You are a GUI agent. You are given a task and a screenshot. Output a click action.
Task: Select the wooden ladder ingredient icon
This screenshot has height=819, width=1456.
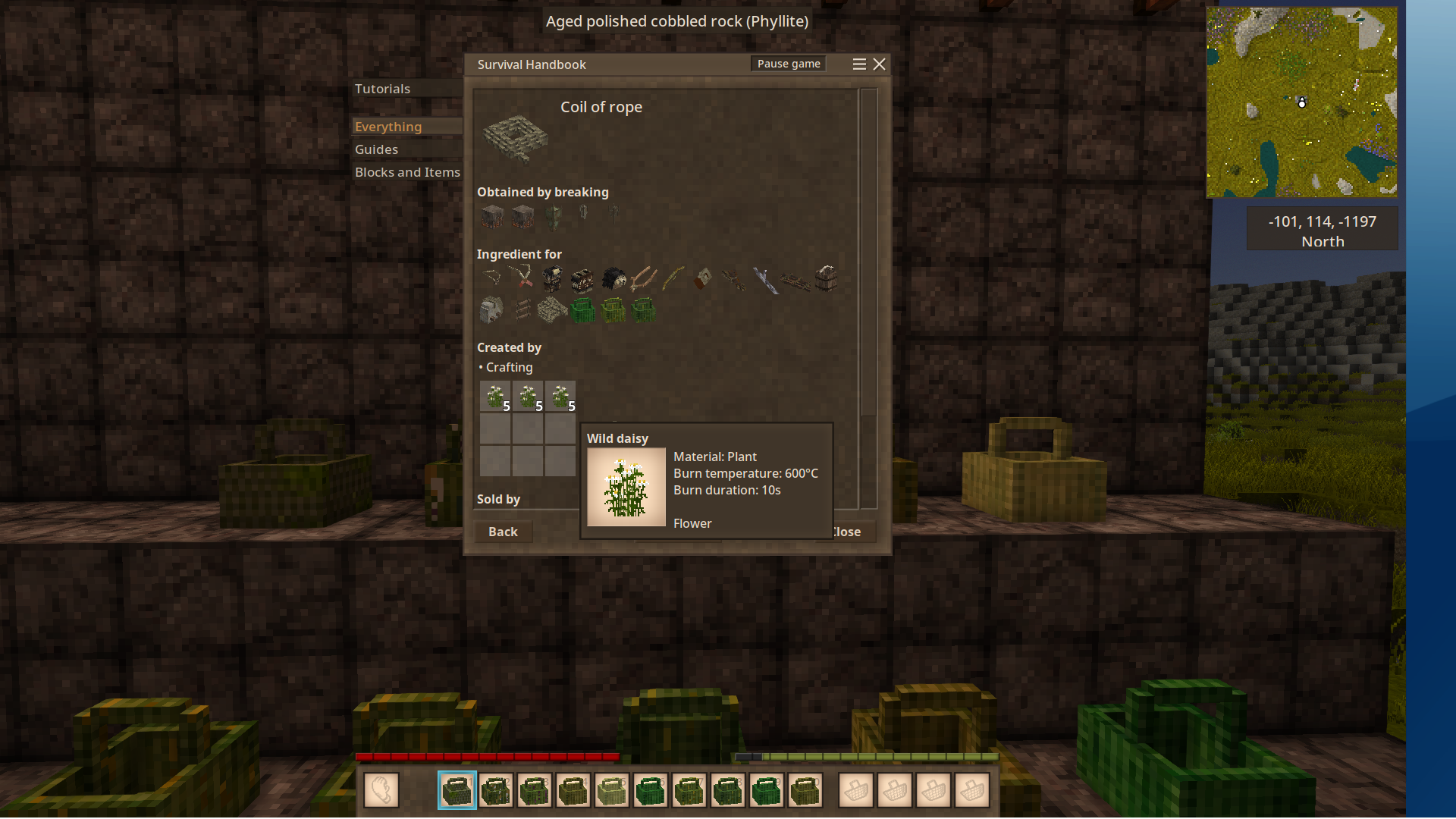coord(522,309)
